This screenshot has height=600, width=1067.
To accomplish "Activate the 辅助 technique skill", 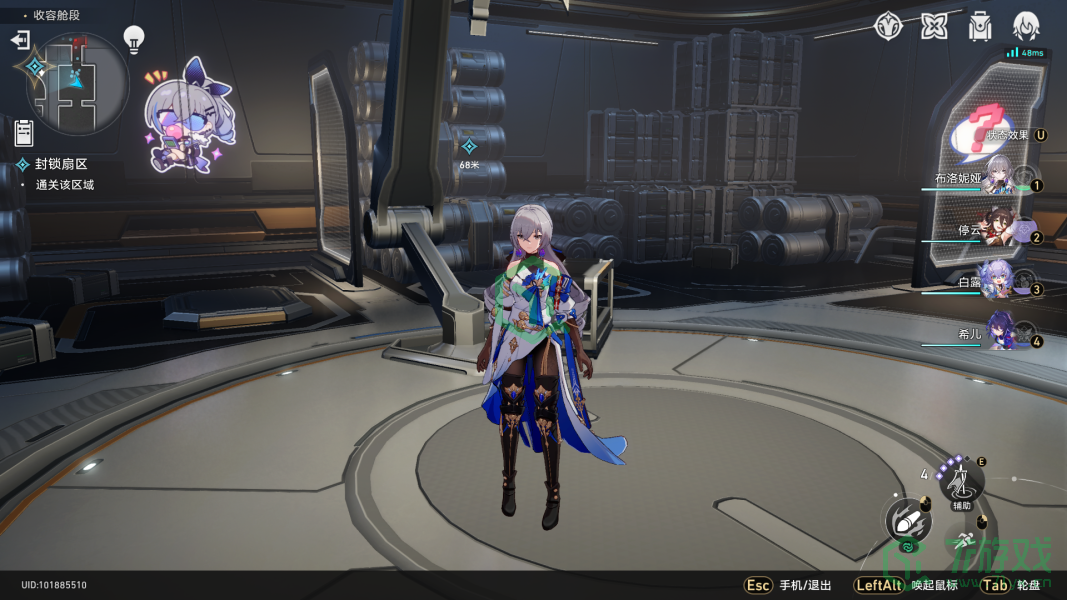I will click(x=961, y=484).
